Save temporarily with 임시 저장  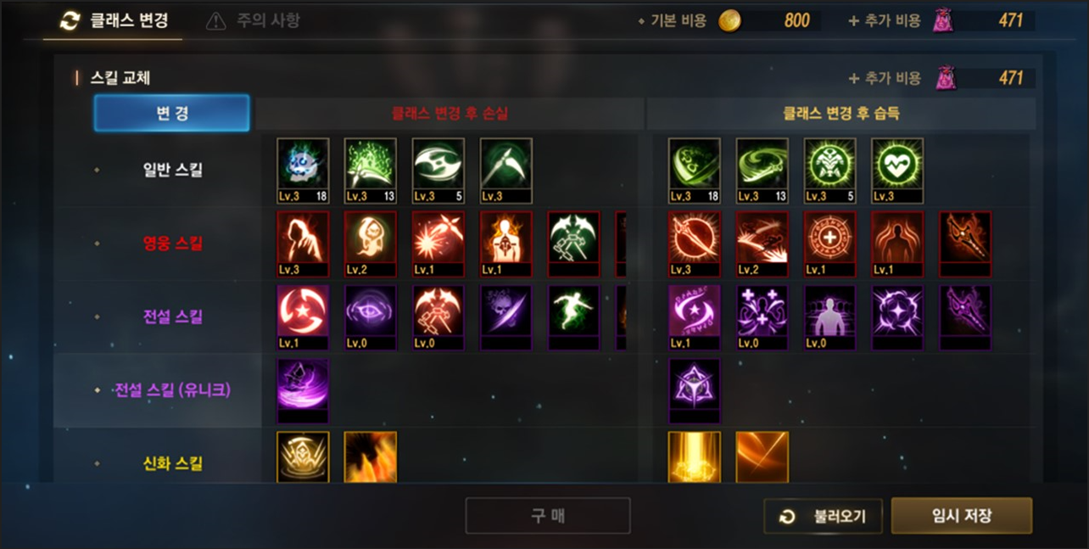pyautogui.click(x=961, y=516)
